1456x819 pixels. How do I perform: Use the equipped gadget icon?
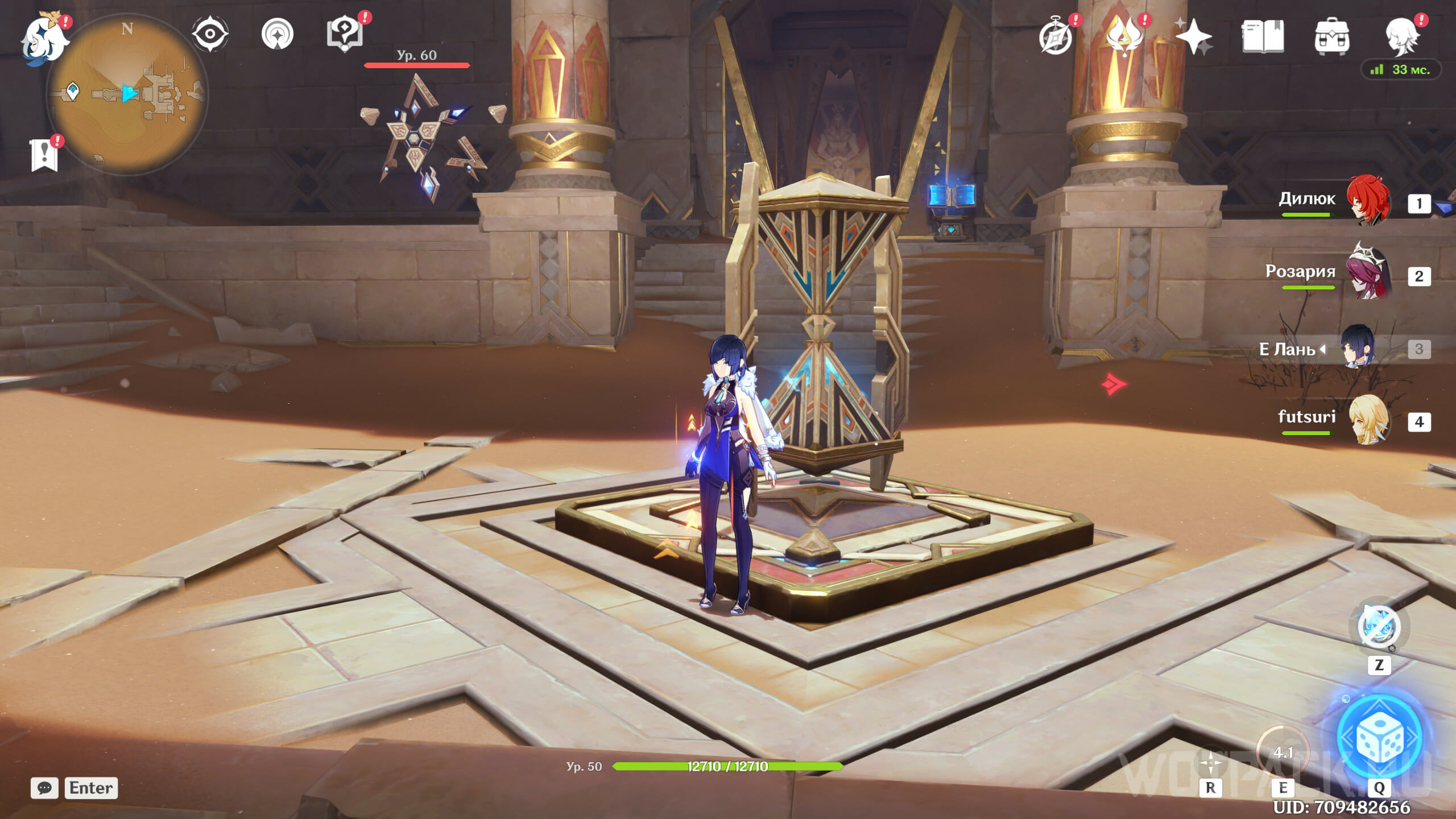[1379, 627]
